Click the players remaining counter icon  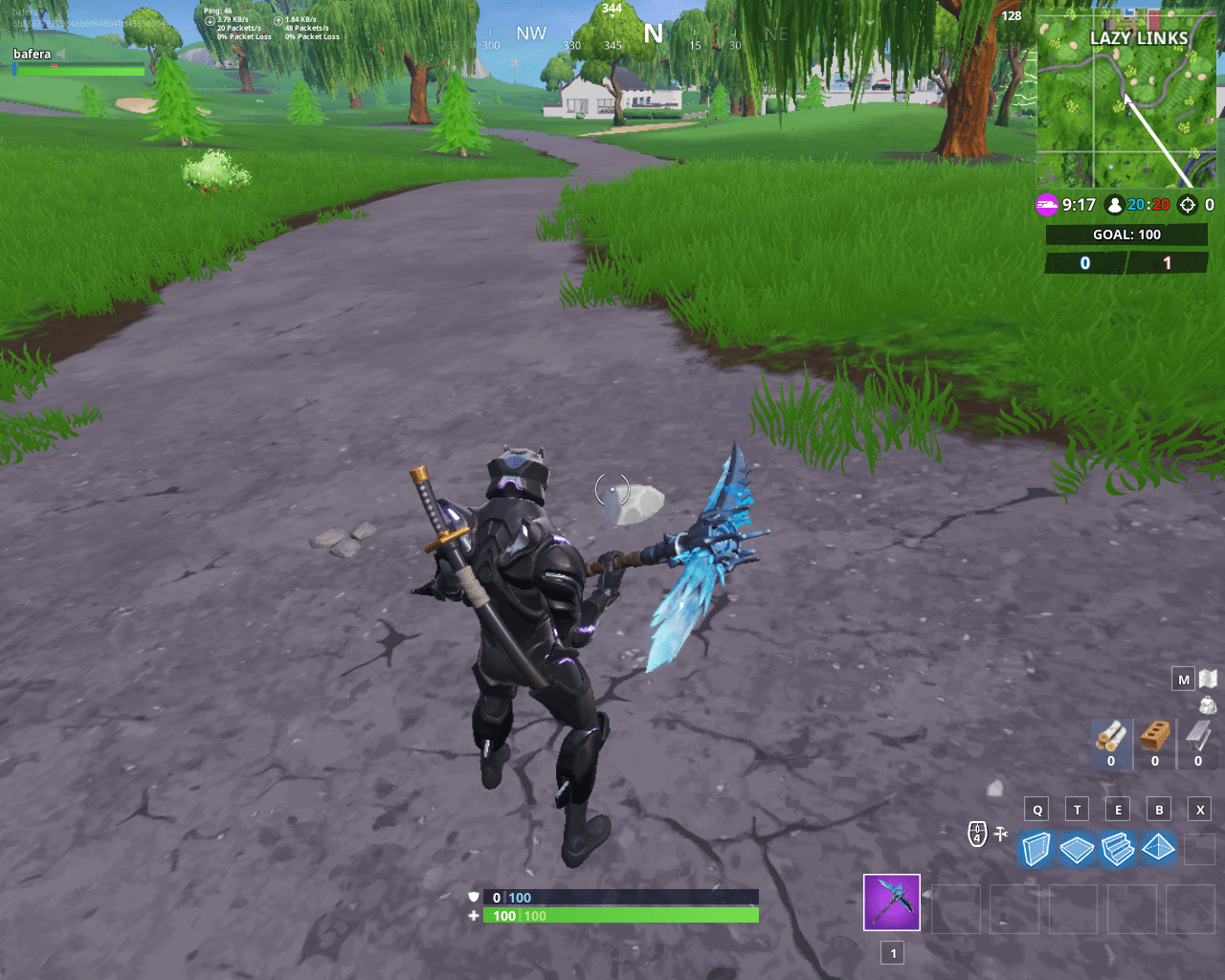(1117, 204)
